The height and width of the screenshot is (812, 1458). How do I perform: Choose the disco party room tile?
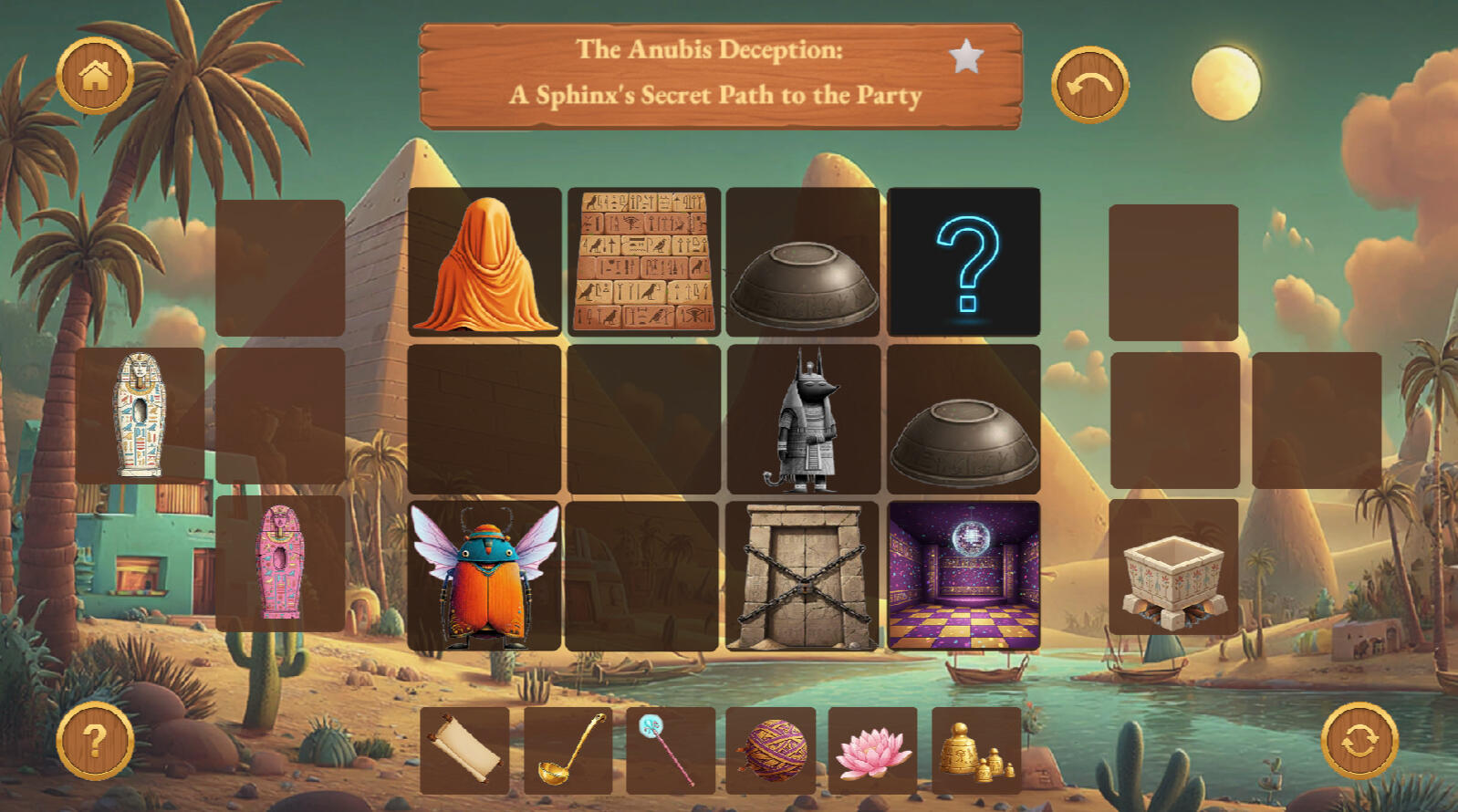(964, 577)
